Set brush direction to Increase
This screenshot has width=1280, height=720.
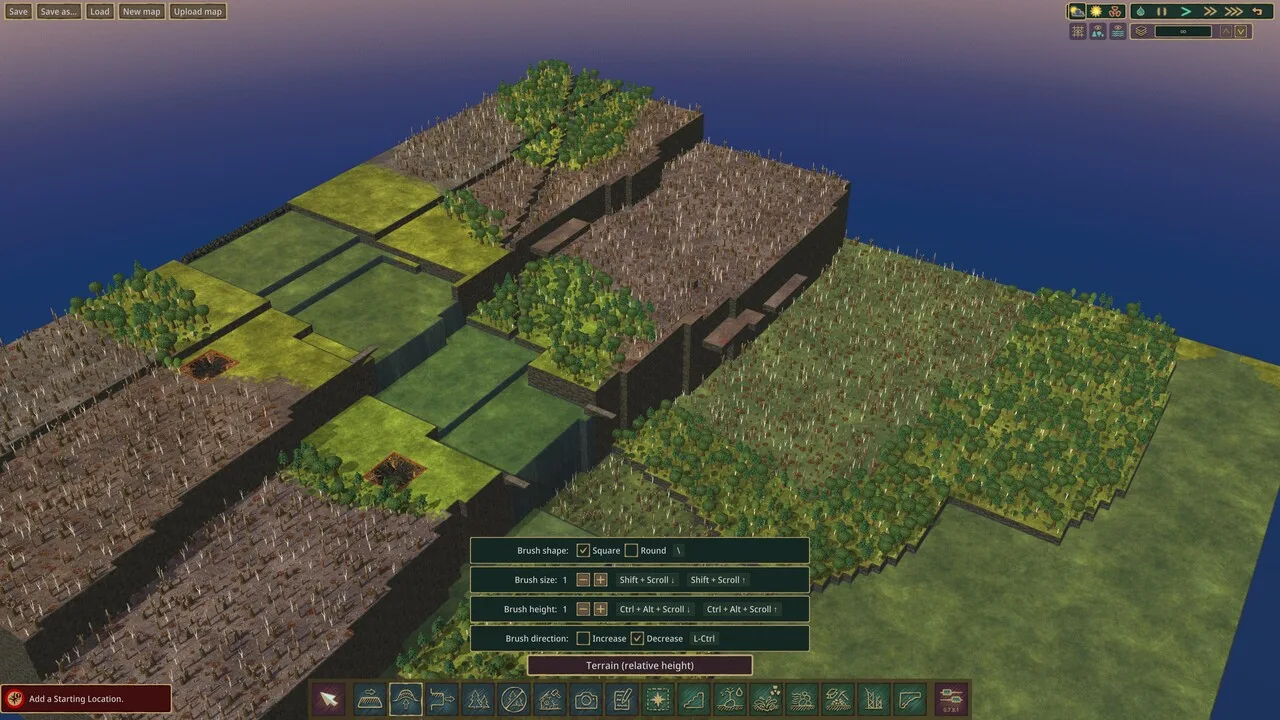coord(583,638)
